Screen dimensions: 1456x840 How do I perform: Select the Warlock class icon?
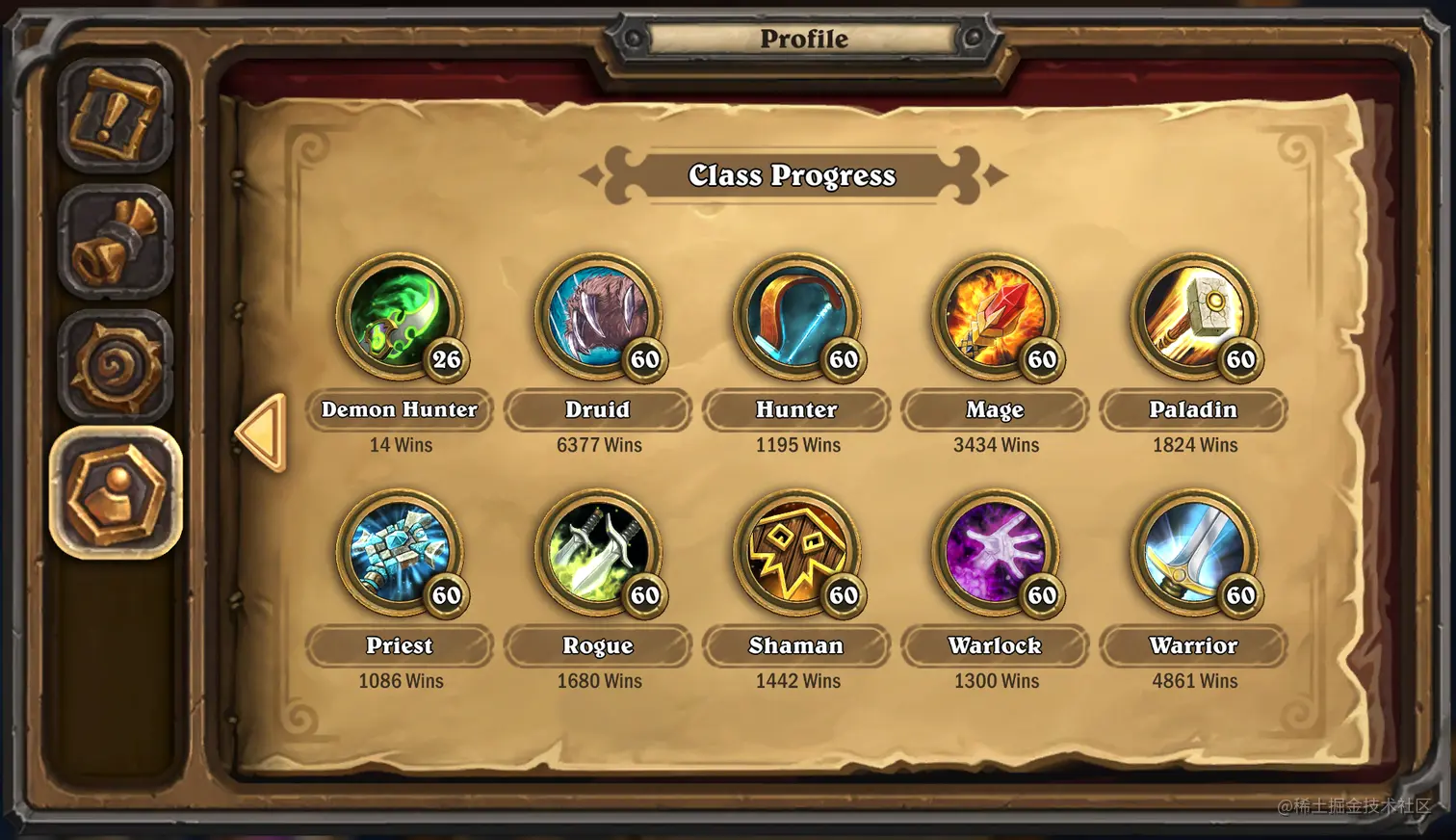click(994, 551)
